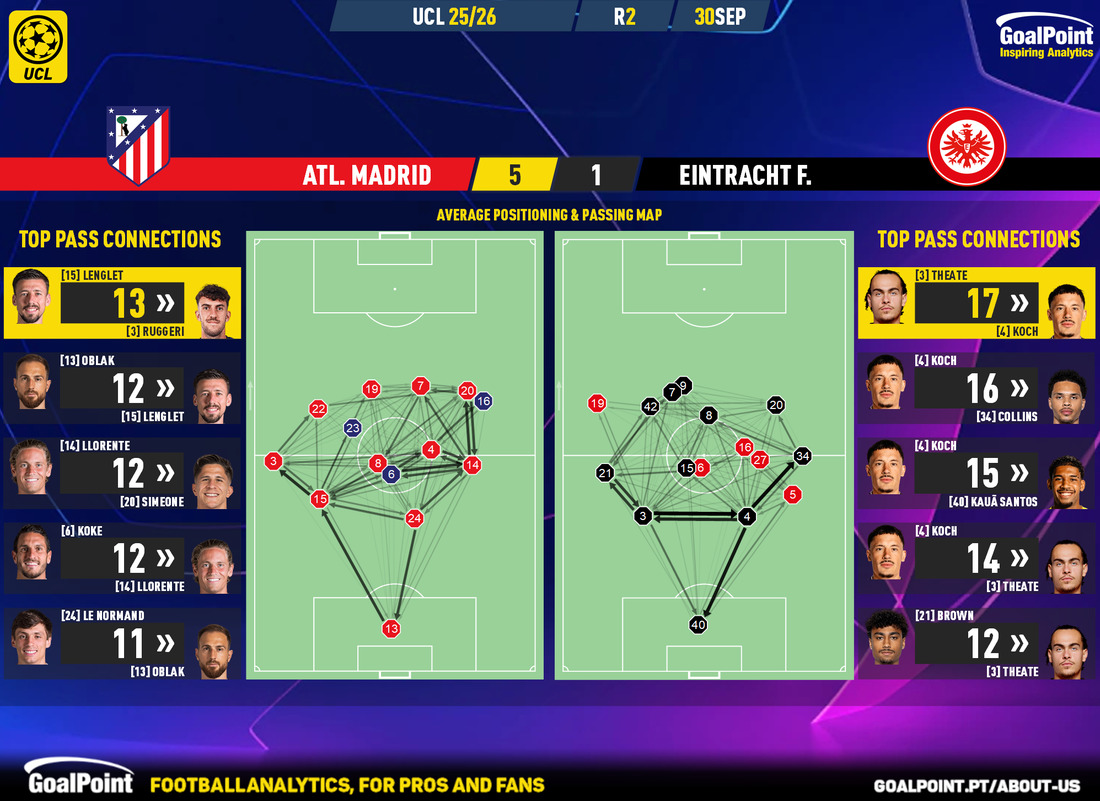
Task: Choose the Koch to Collins connection row
Action: 976,388
